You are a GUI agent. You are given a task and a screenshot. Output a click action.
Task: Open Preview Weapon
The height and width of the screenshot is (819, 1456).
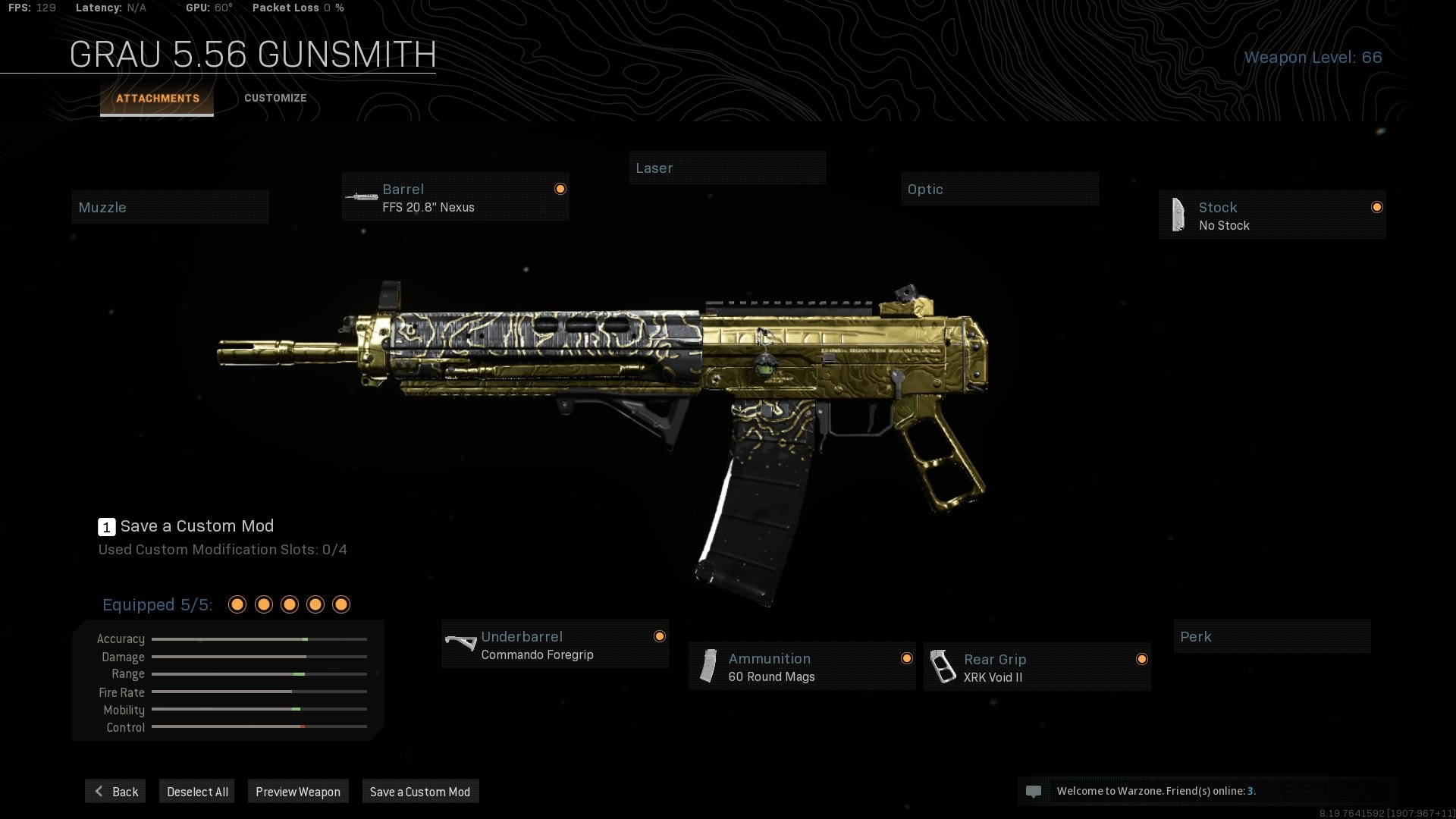(298, 791)
